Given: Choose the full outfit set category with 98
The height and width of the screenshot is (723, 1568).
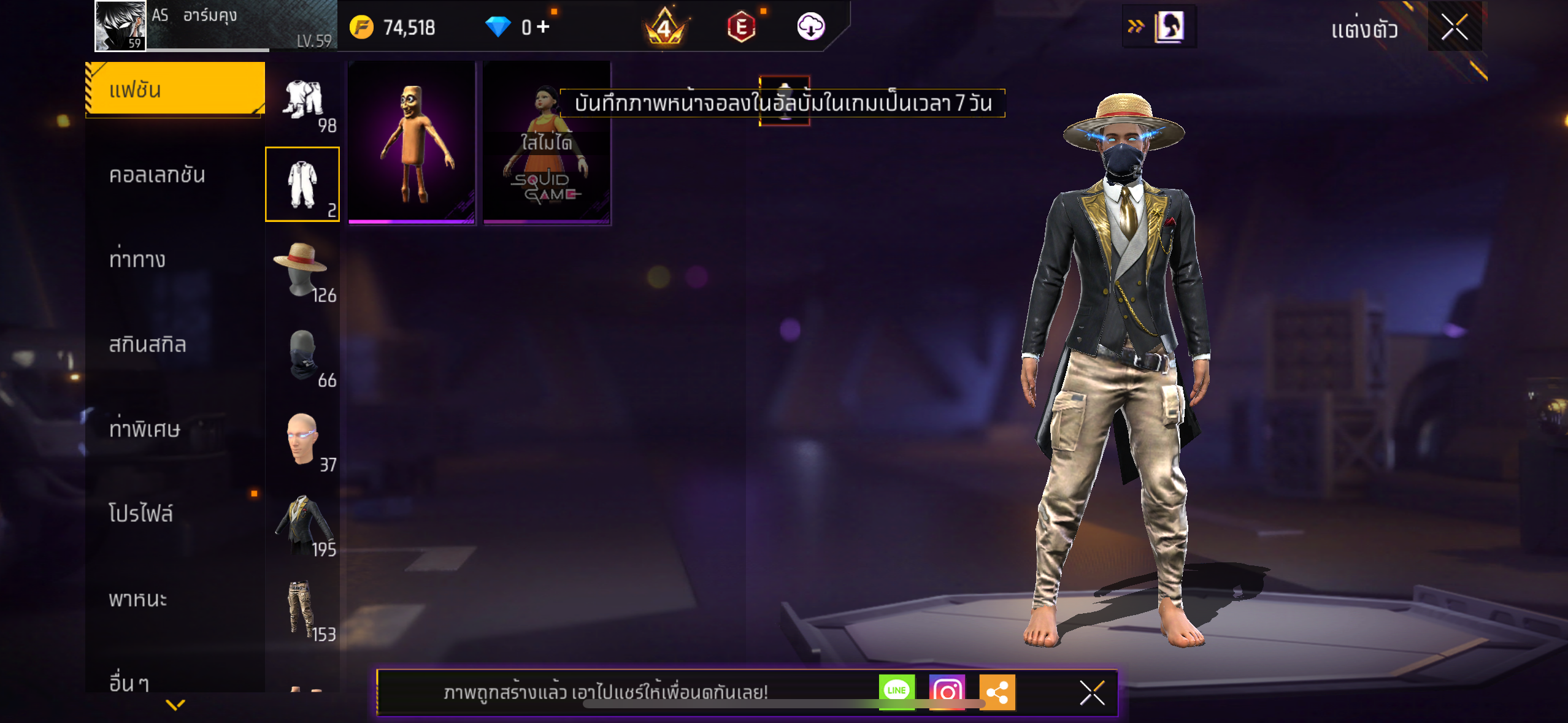Looking at the screenshot, I should click(x=303, y=101).
